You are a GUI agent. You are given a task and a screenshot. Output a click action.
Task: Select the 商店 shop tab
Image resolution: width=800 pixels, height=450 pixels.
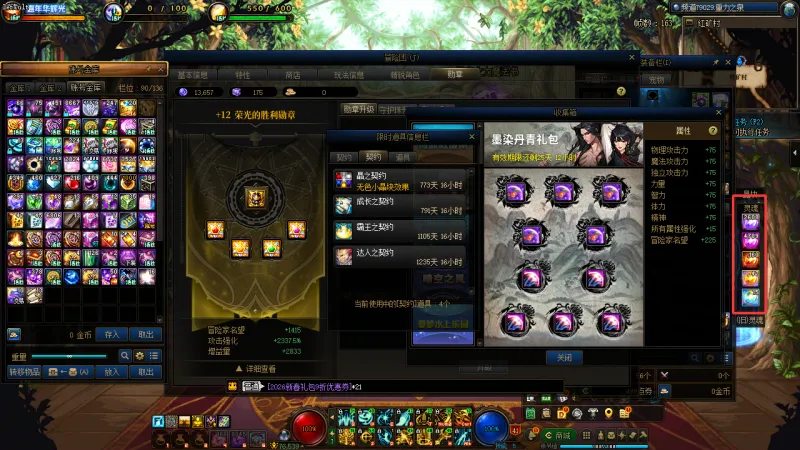(x=293, y=74)
